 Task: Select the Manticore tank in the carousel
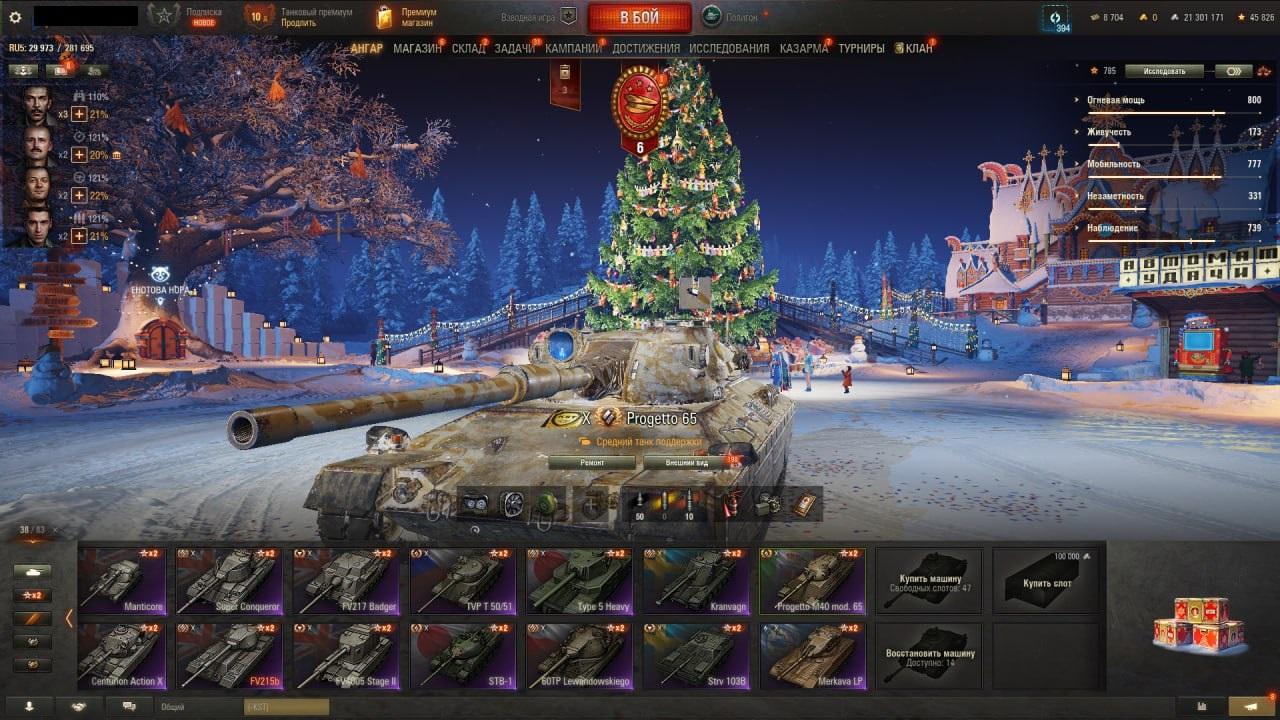pos(122,580)
